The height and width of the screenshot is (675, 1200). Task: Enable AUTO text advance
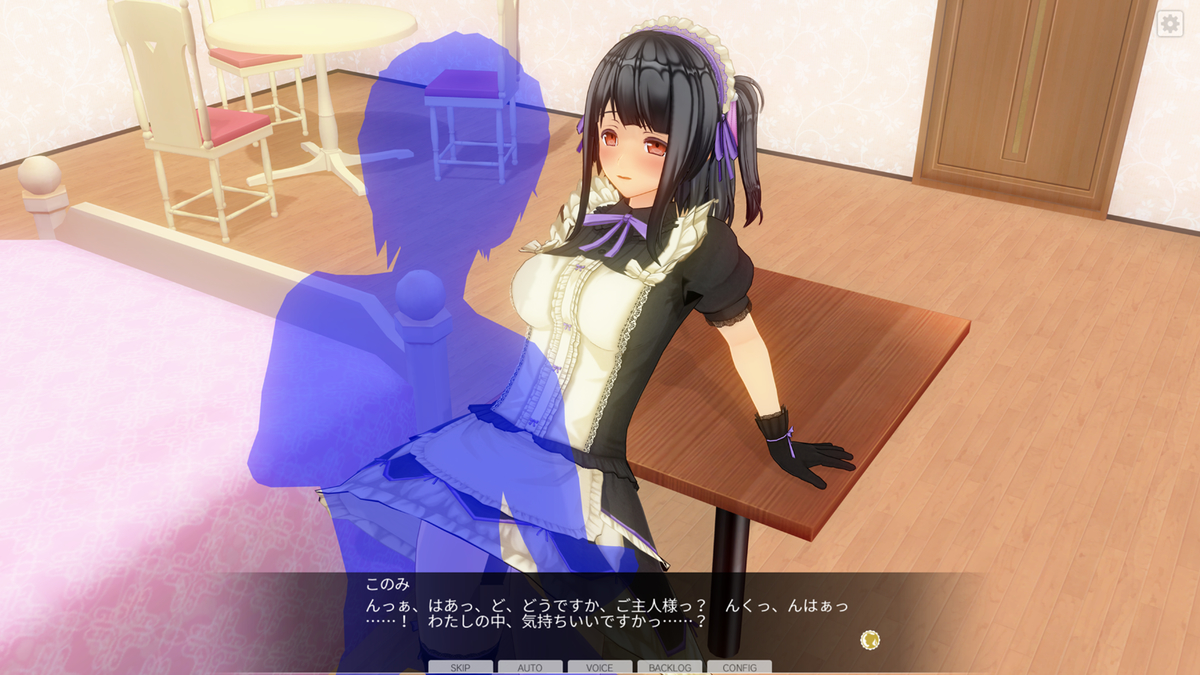click(530, 667)
